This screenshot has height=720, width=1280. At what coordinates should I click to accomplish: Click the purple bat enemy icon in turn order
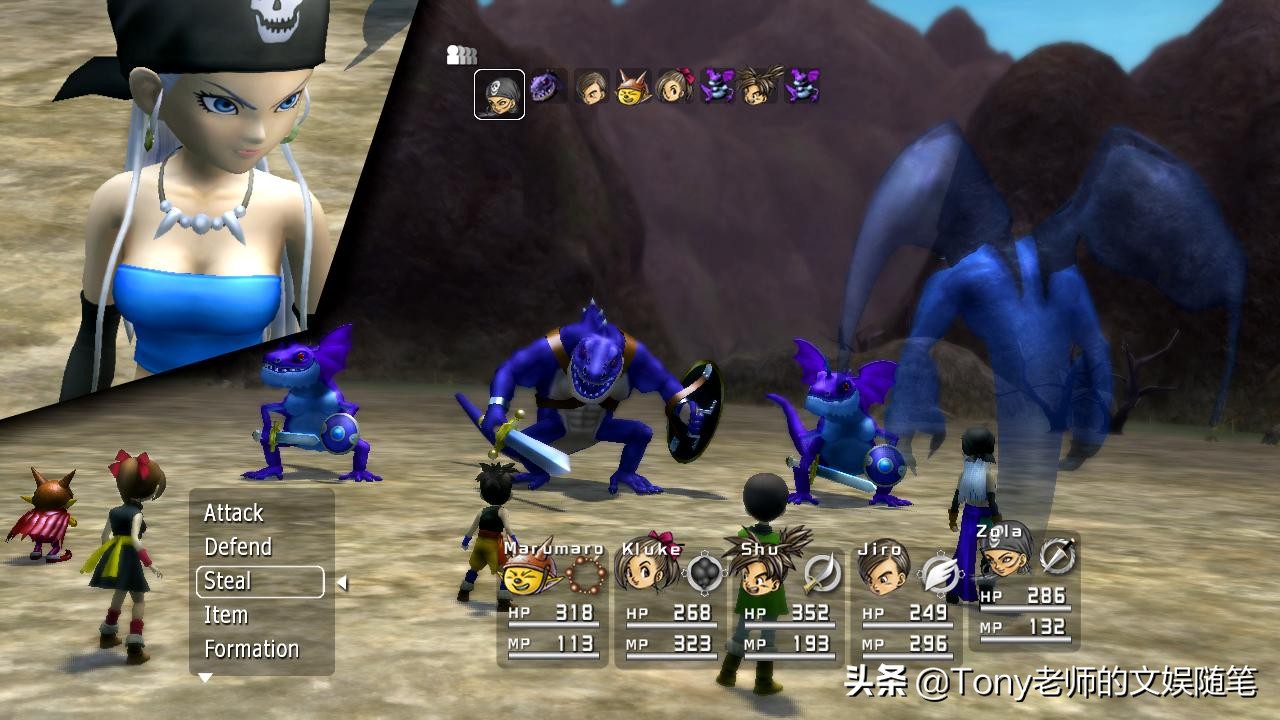click(717, 86)
